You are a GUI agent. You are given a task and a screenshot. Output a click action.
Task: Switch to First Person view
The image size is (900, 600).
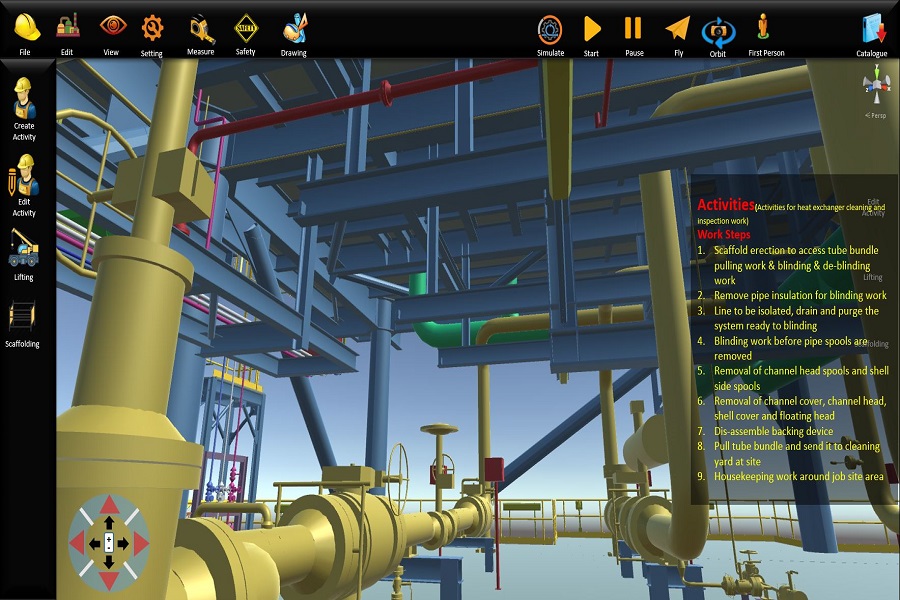764,30
